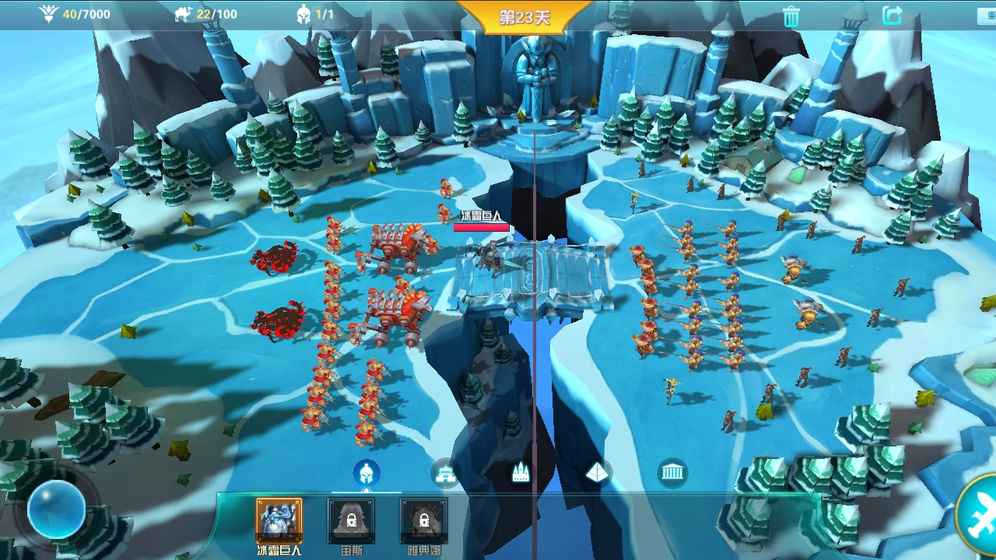Open the 第23天 day banner
996x560 pixels.
525,18
